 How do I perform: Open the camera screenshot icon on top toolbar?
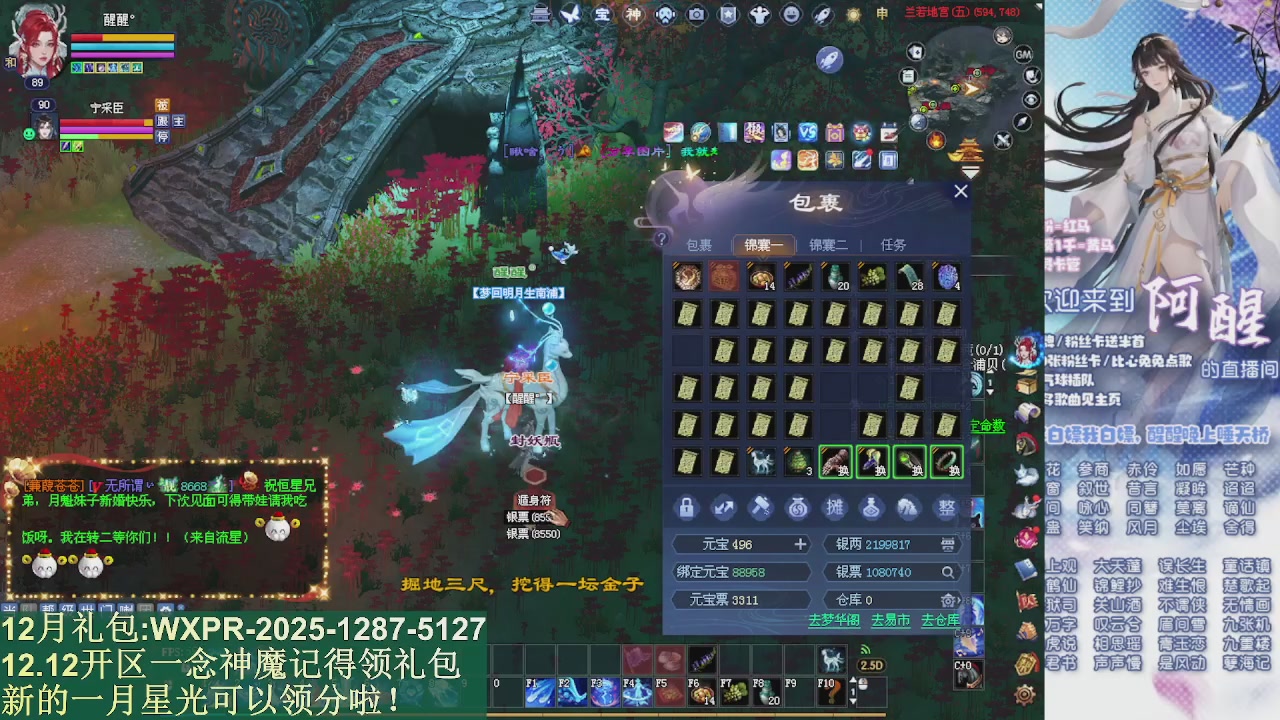point(696,12)
